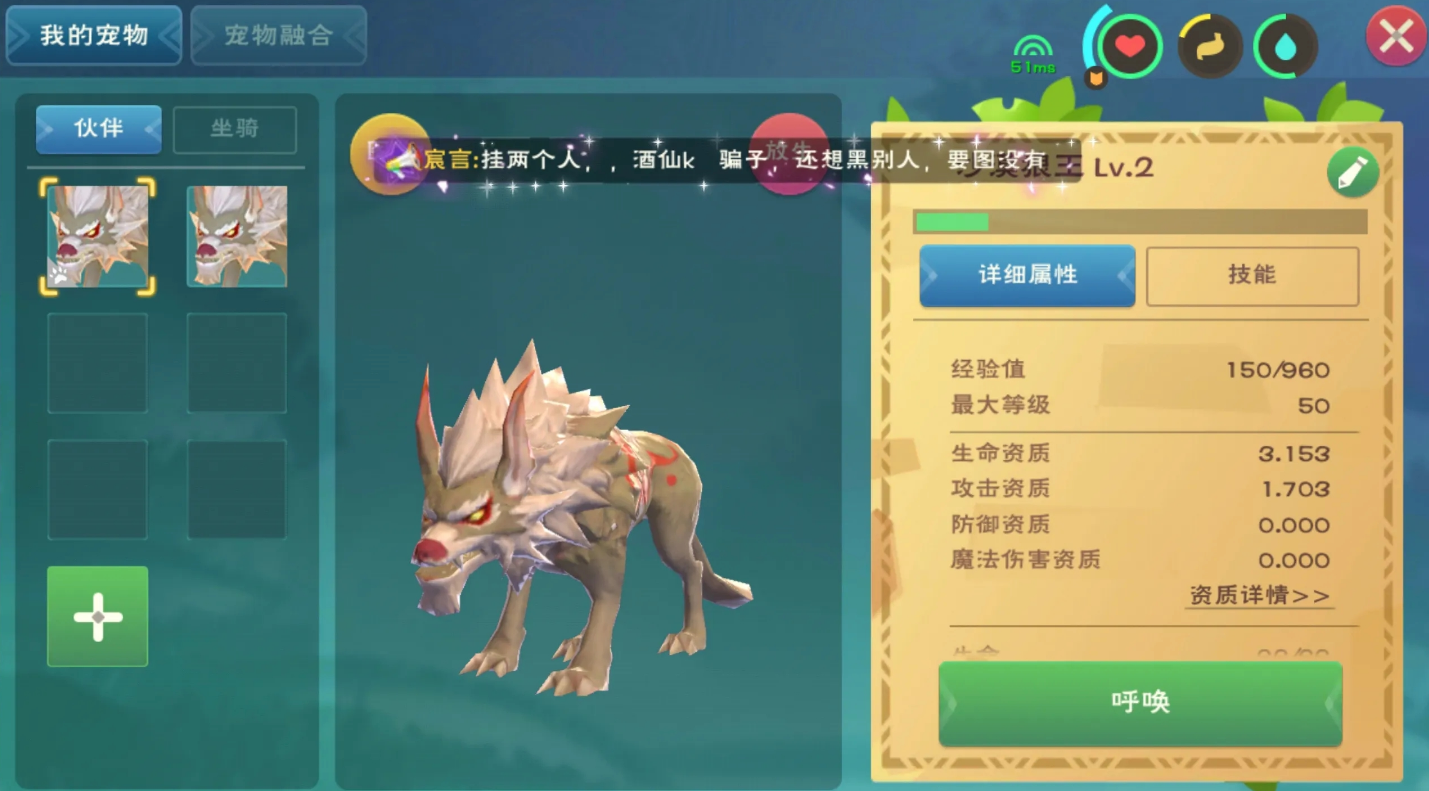Viewport: 1429px width, 791px height.
Task: Select the second wolf pet thumbnail
Action: coord(236,237)
